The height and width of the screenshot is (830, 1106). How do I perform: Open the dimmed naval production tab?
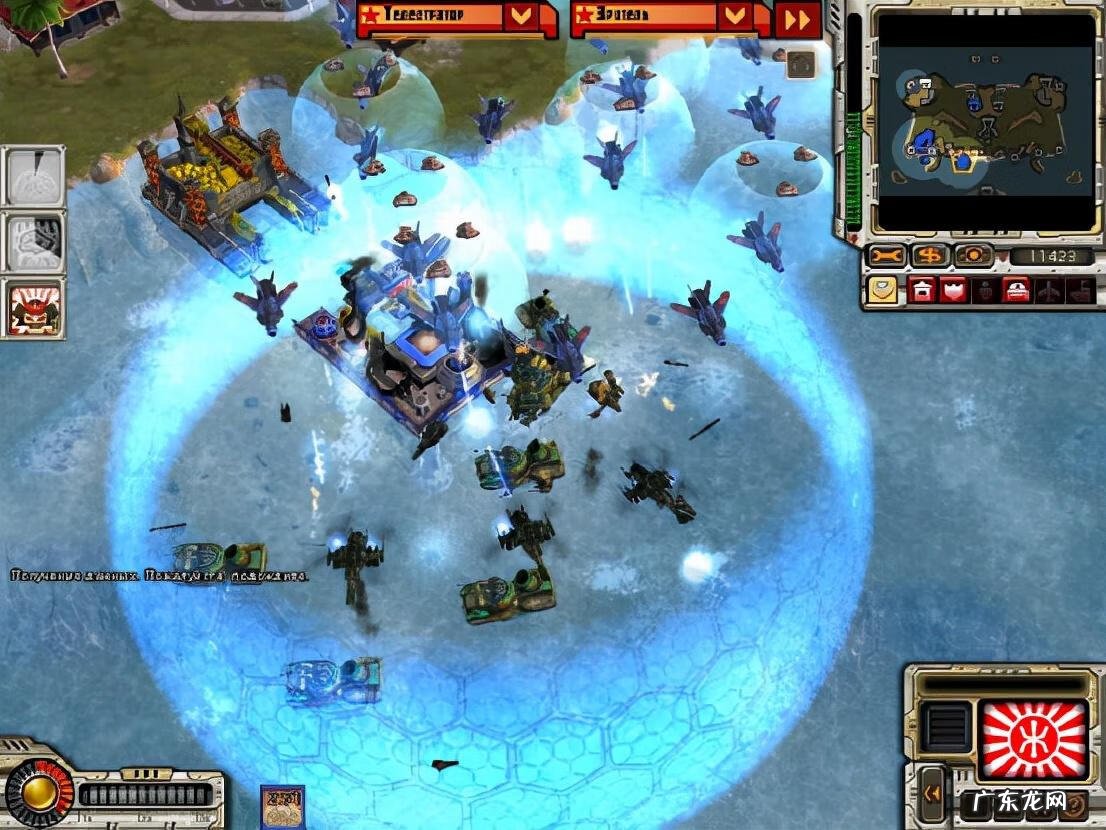[x=1079, y=289]
